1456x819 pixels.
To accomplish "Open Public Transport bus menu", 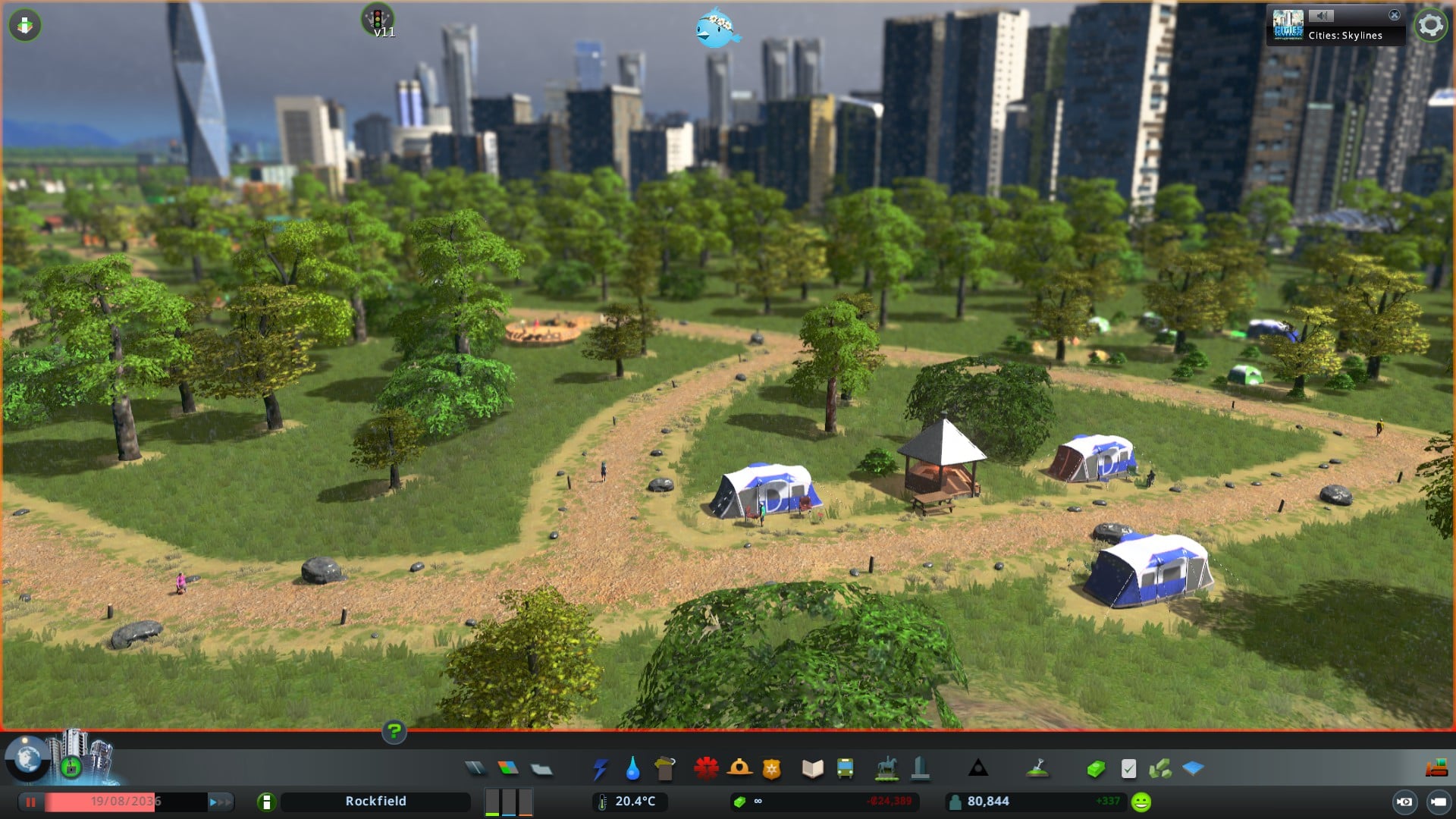I will pyautogui.click(x=845, y=769).
